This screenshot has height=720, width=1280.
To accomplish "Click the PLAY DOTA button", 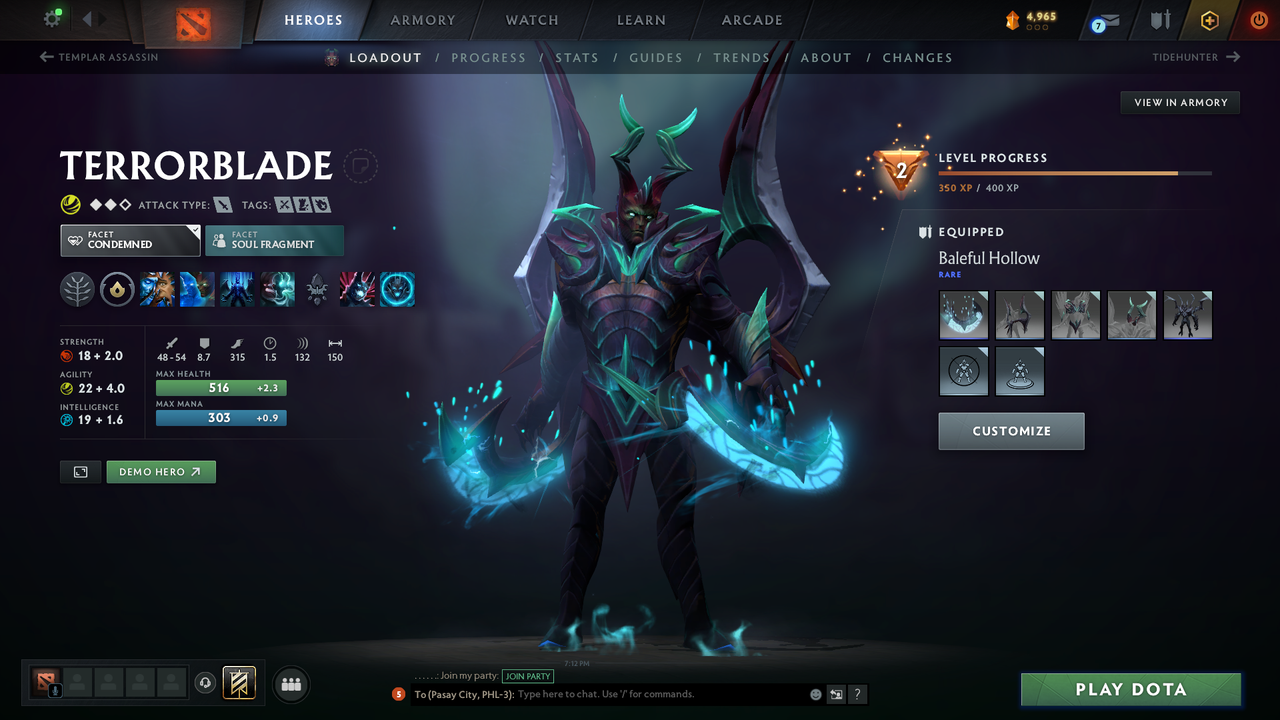I will [x=1130, y=689].
